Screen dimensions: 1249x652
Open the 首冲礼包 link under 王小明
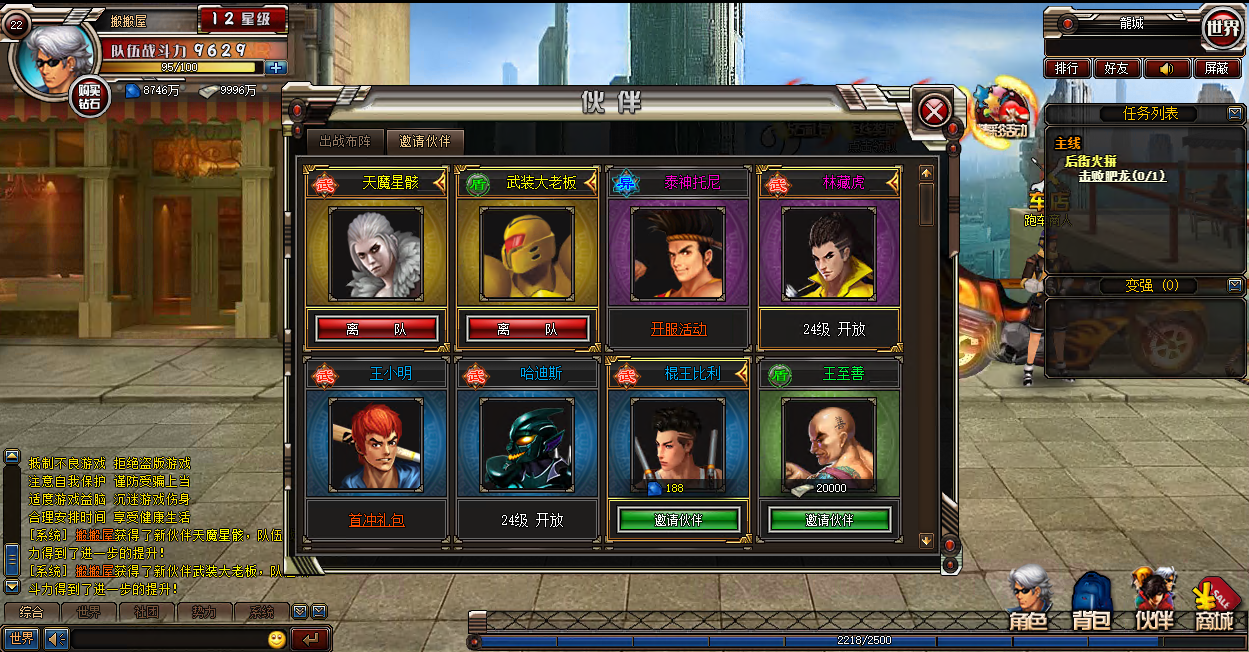click(x=376, y=520)
